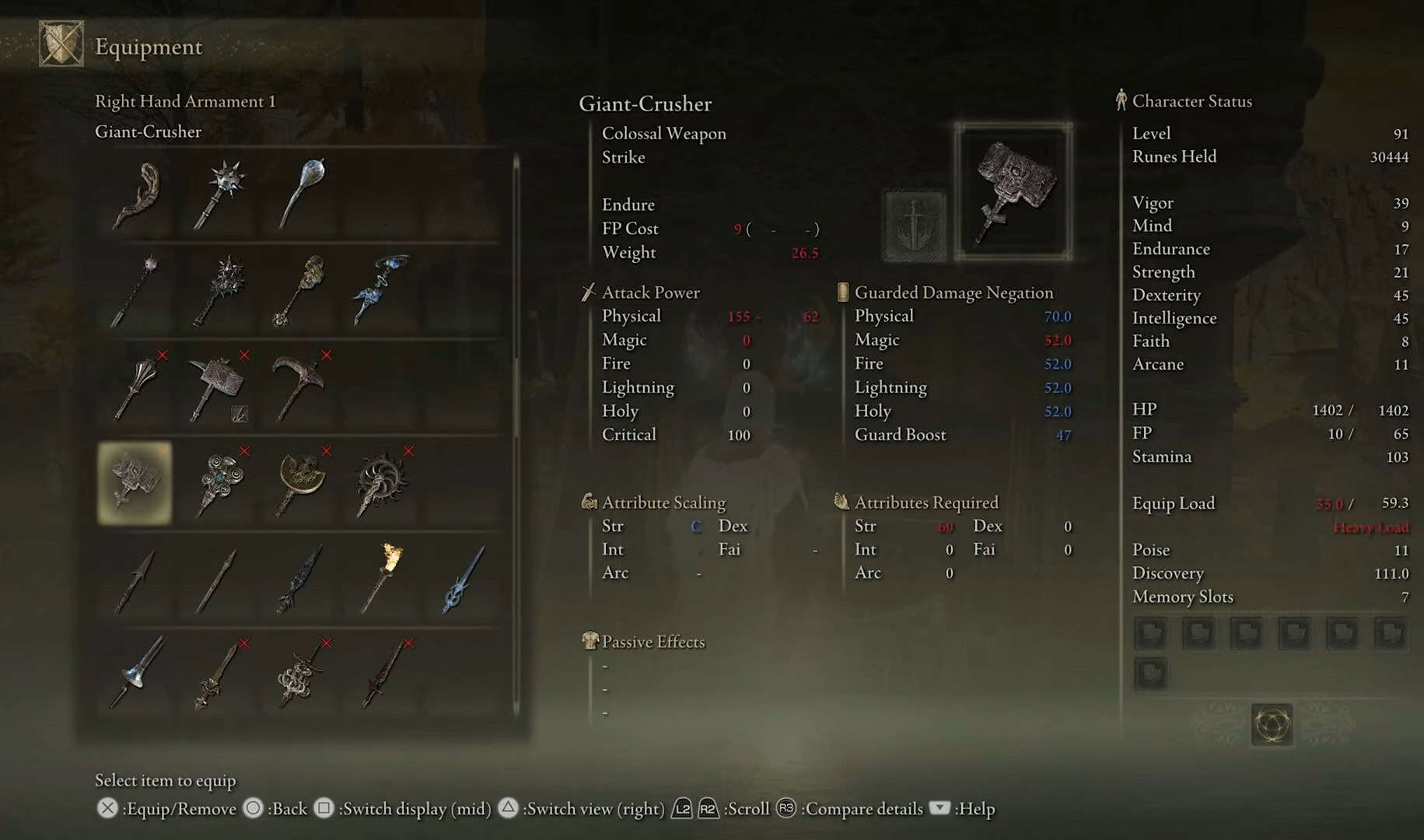Select the blue crystal spear
Viewport: 1424px width, 840px height.
click(x=463, y=579)
